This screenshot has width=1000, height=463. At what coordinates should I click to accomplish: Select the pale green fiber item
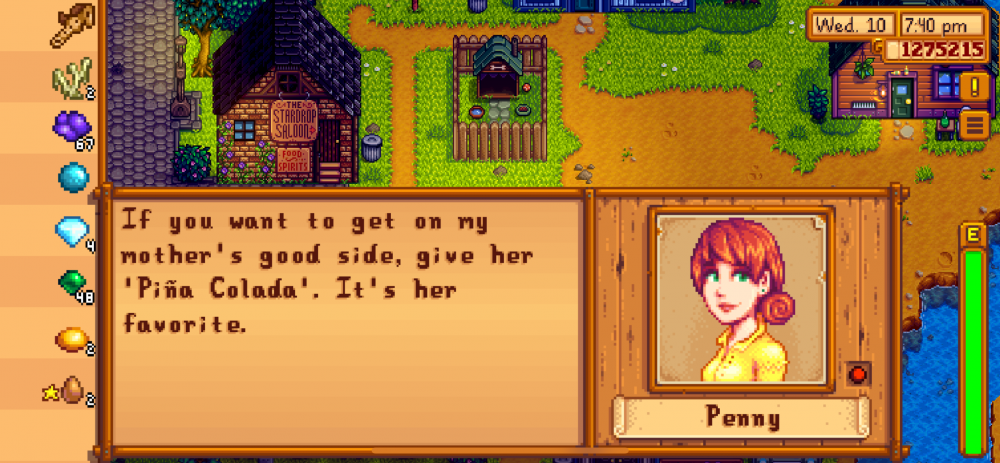tap(72, 75)
